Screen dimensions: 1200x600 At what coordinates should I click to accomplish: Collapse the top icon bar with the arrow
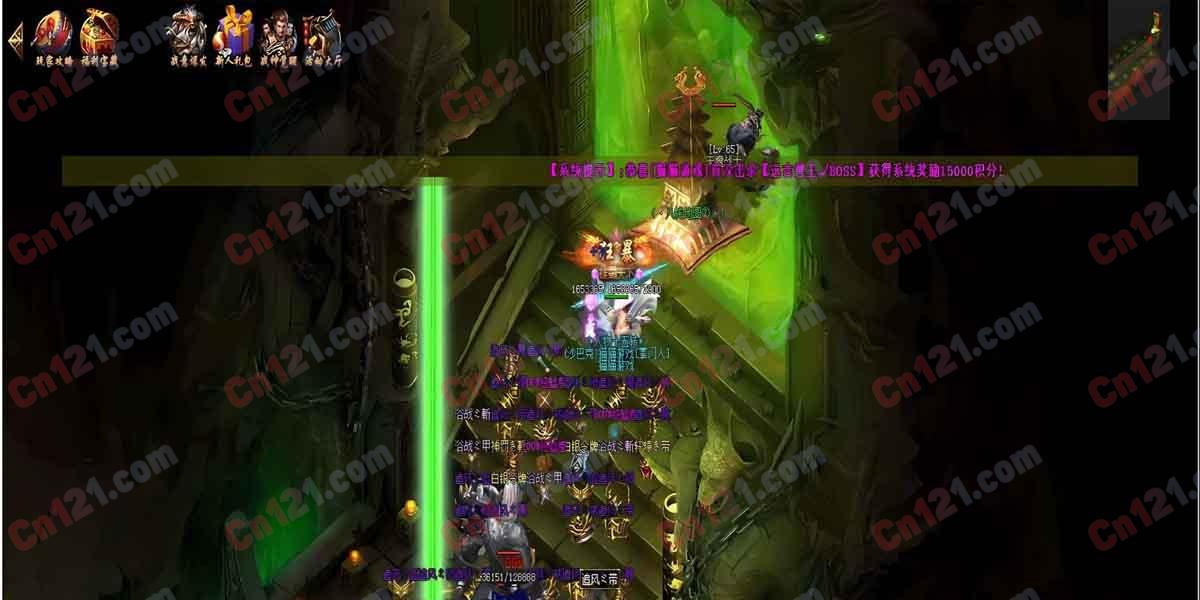(x=14, y=39)
